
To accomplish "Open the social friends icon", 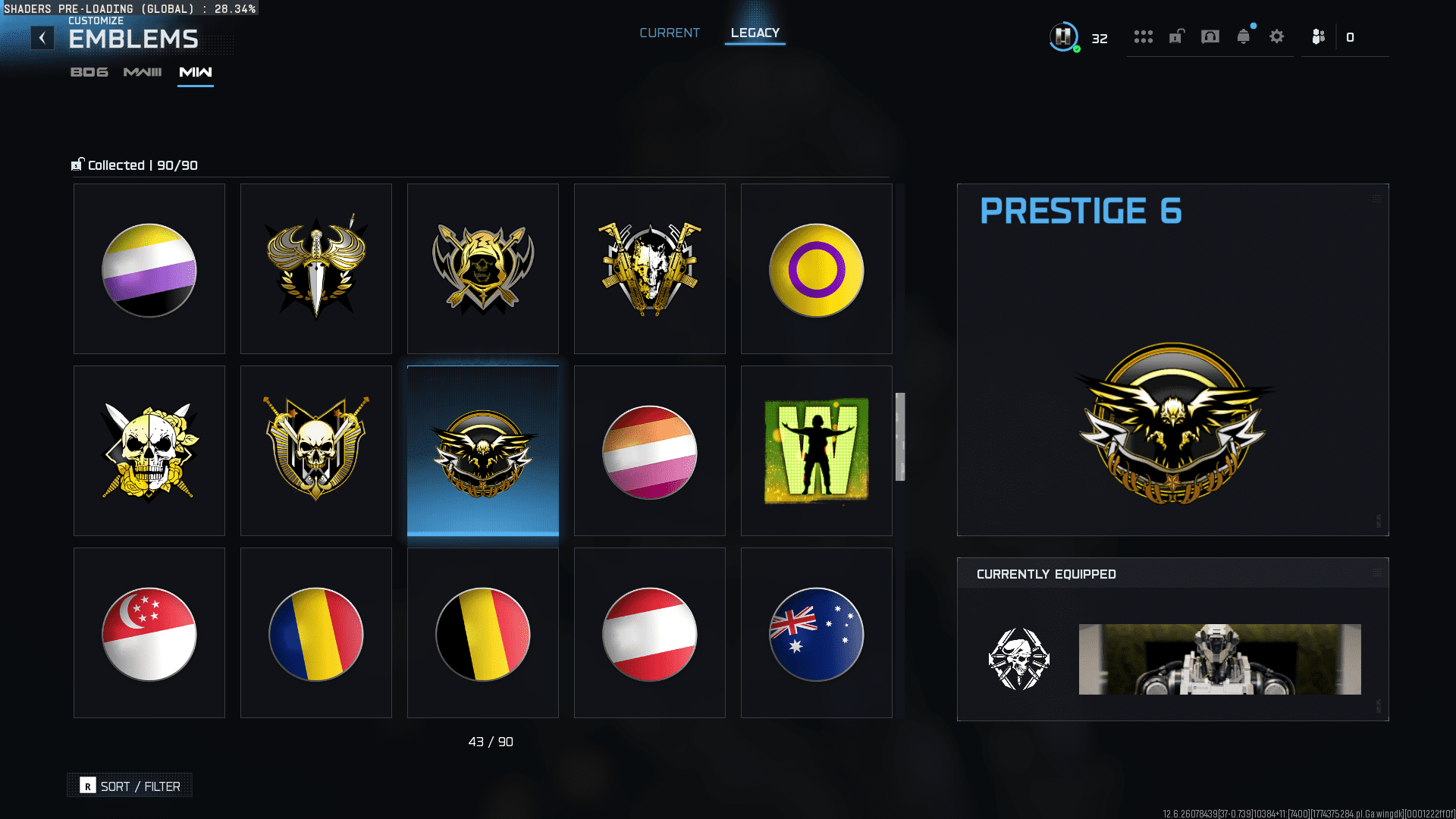I will click(1319, 36).
